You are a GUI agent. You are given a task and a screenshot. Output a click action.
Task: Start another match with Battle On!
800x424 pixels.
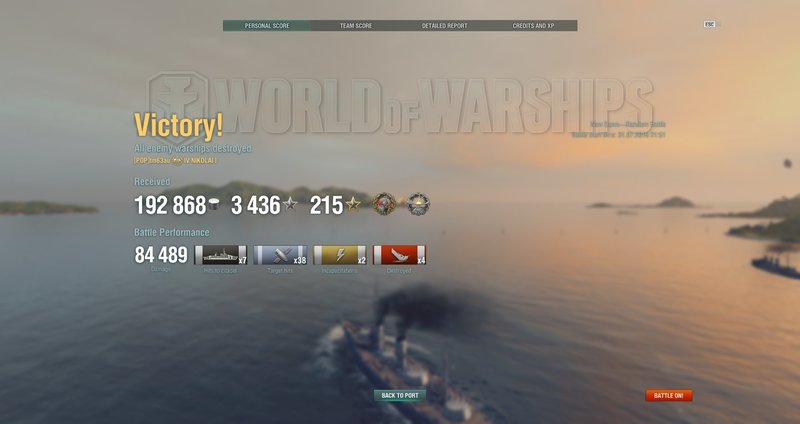point(669,395)
